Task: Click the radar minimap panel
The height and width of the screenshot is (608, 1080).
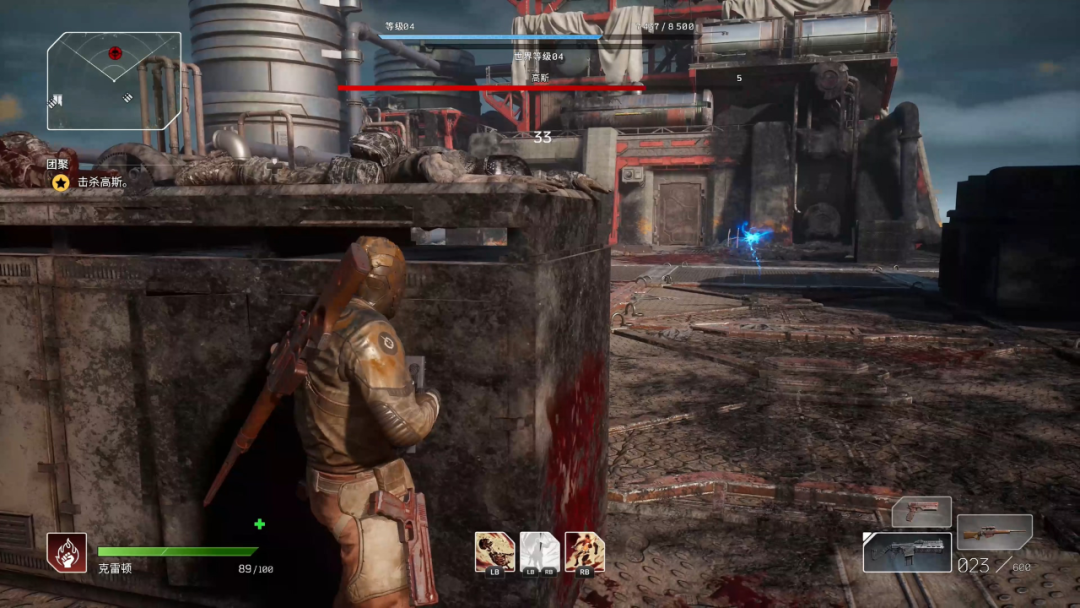Action: point(114,81)
